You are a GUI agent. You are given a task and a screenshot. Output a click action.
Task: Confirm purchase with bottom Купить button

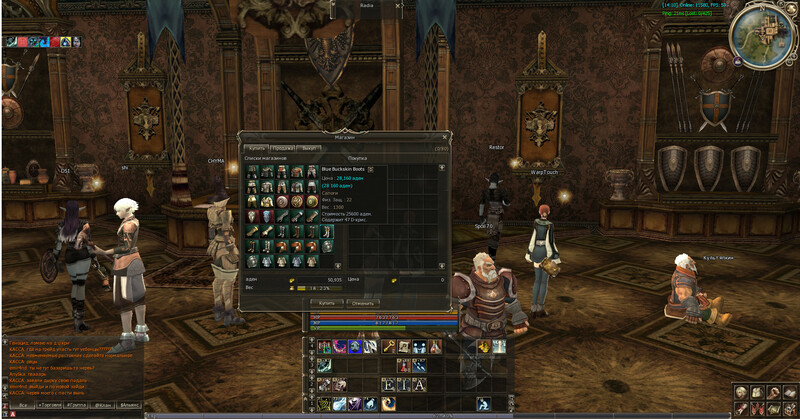click(327, 301)
